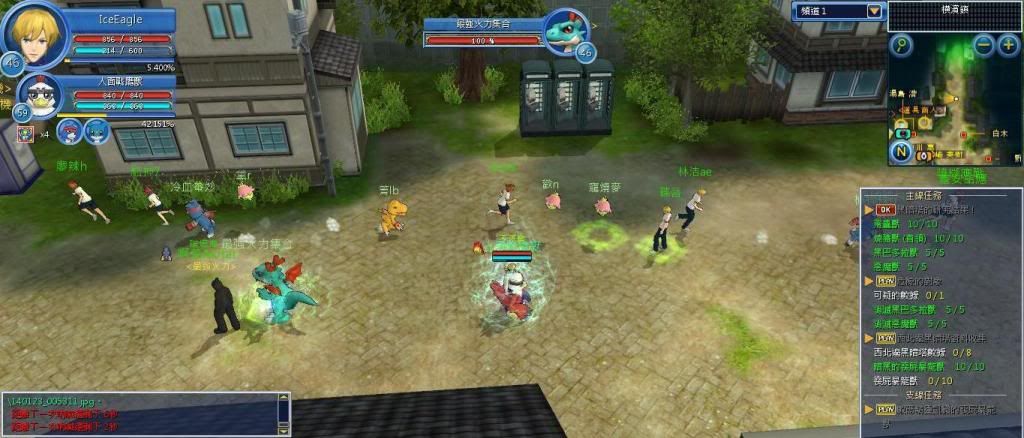Select the red-capped Digimon slot icon

tap(70, 130)
